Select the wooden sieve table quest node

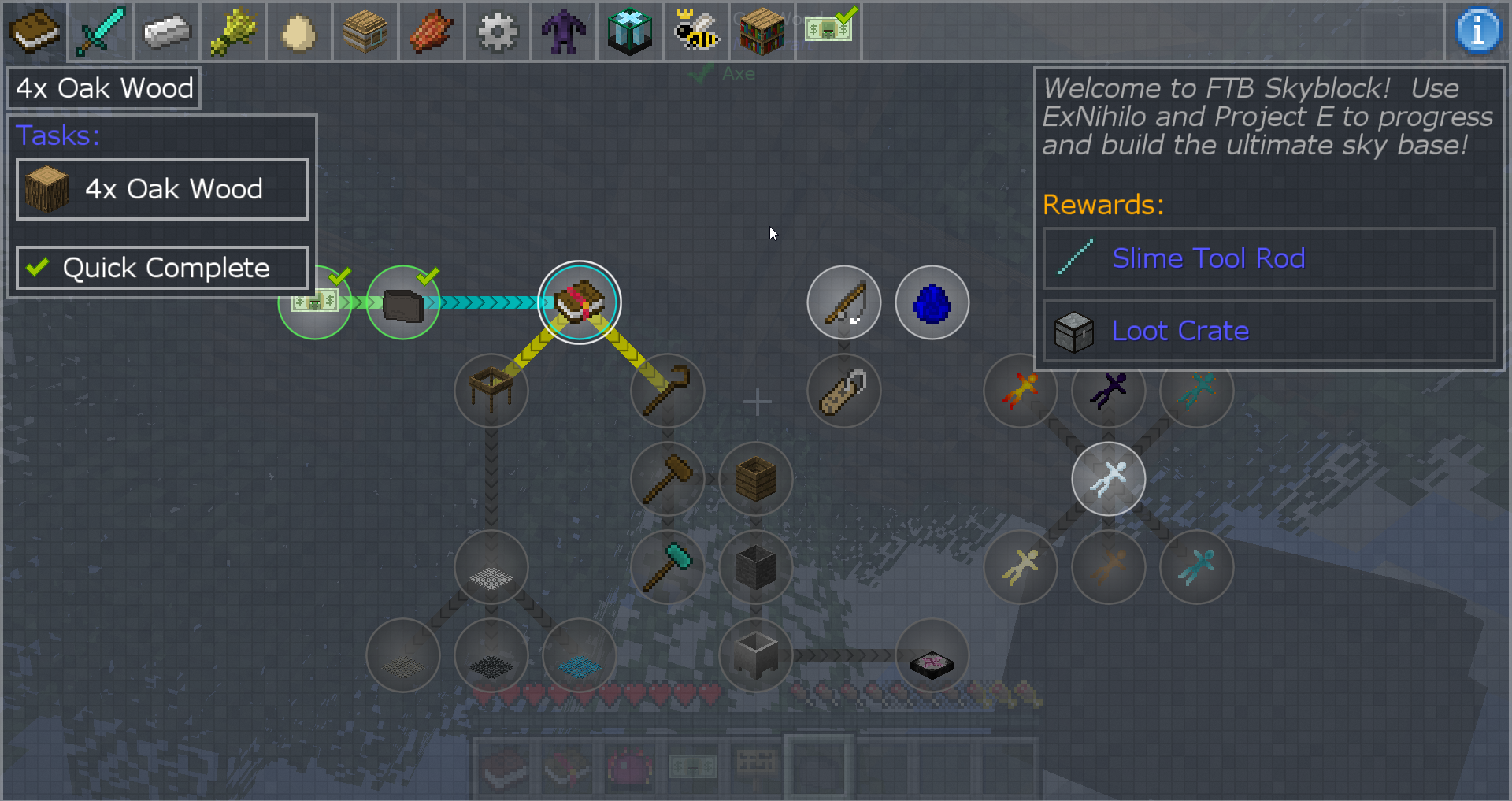coord(491,391)
